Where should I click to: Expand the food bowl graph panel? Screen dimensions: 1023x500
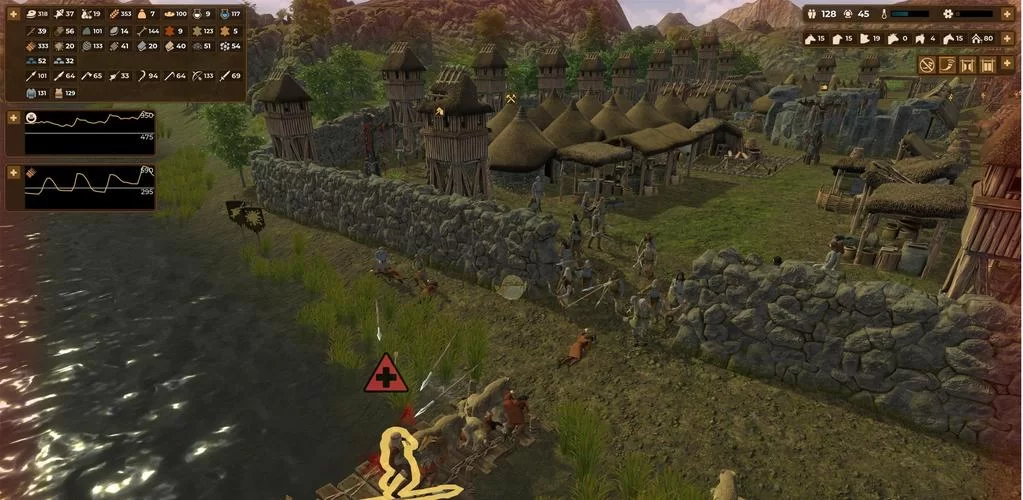[x=13, y=118]
